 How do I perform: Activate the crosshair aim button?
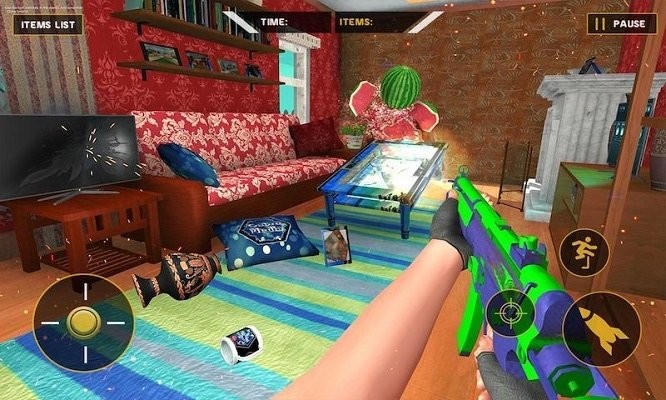[511, 314]
